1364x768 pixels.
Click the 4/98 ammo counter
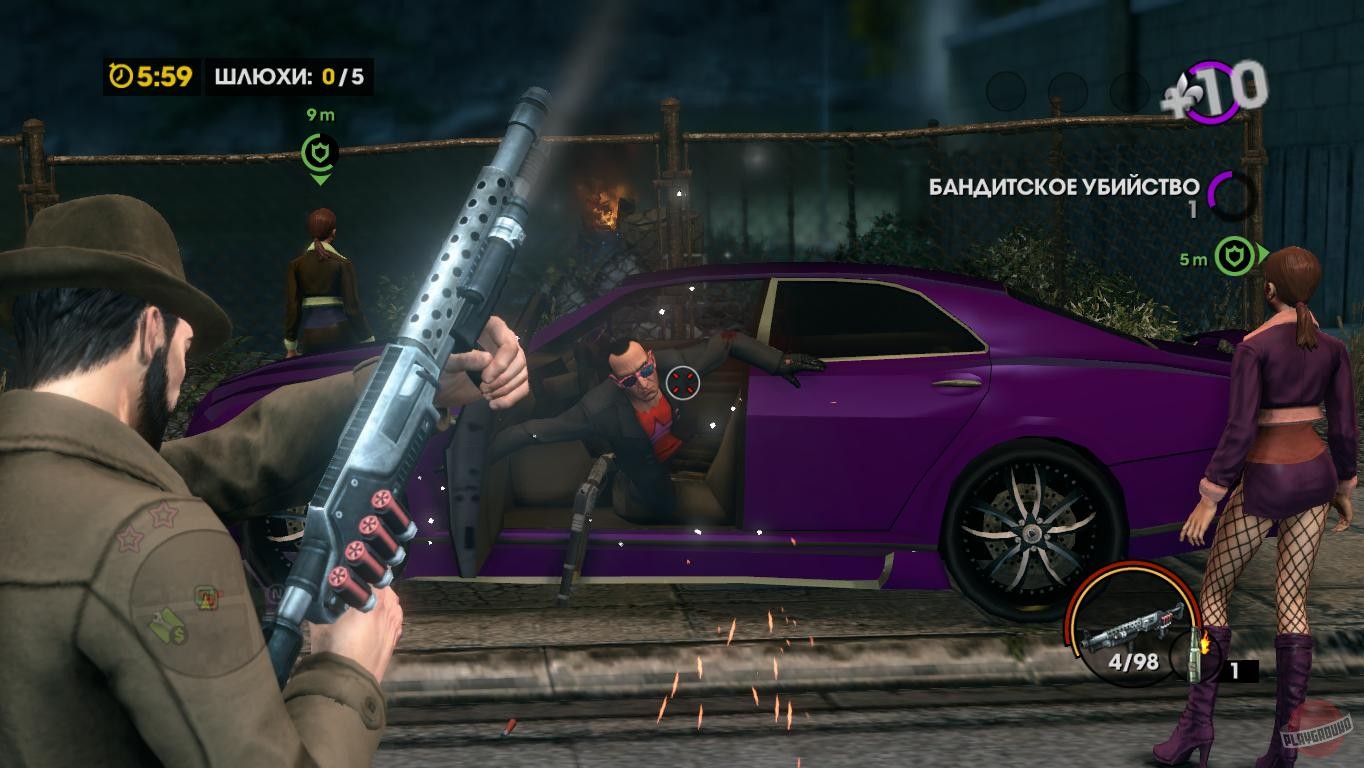pos(1135,660)
